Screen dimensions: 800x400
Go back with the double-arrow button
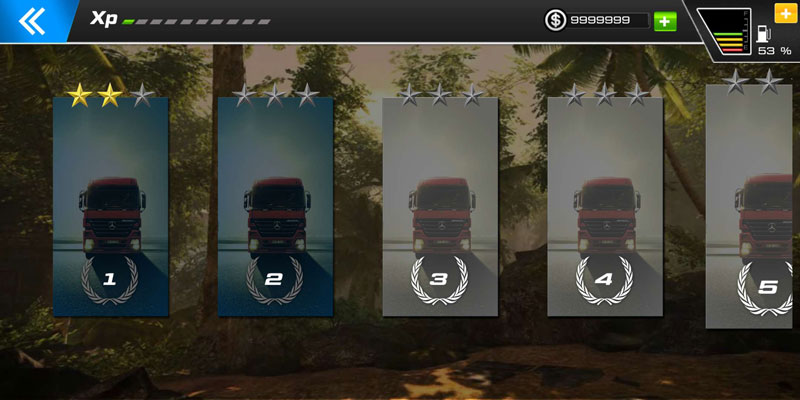pyautogui.click(x=32, y=19)
